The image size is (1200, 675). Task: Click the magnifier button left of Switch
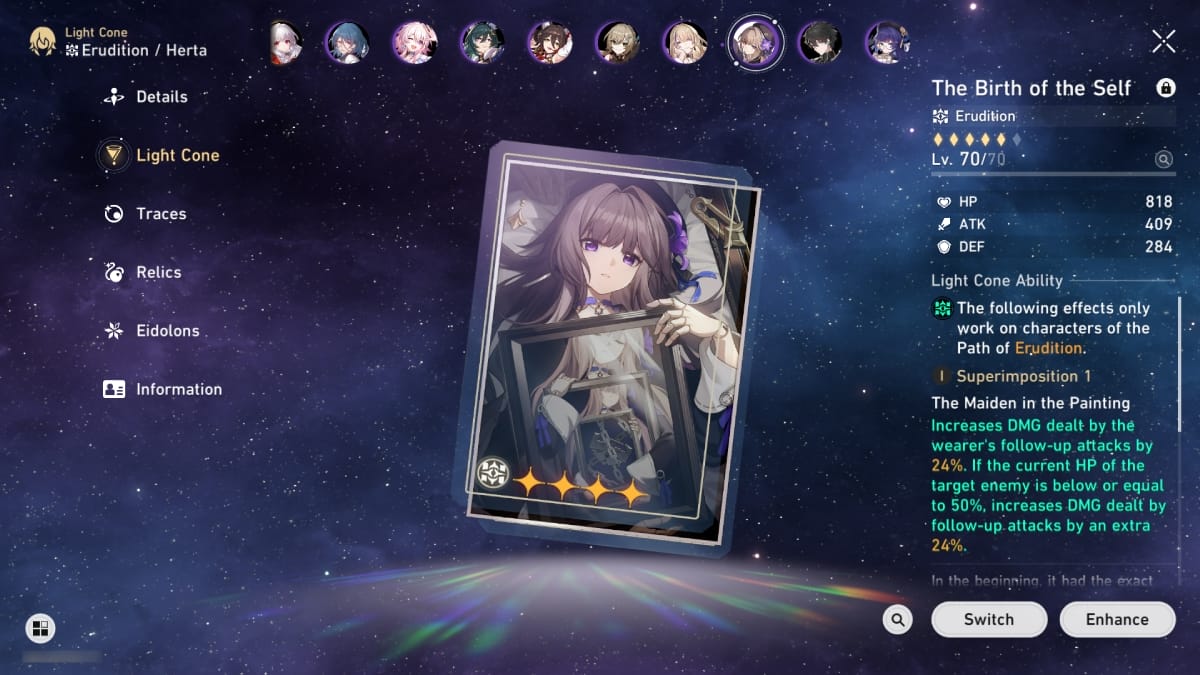tap(897, 620)
